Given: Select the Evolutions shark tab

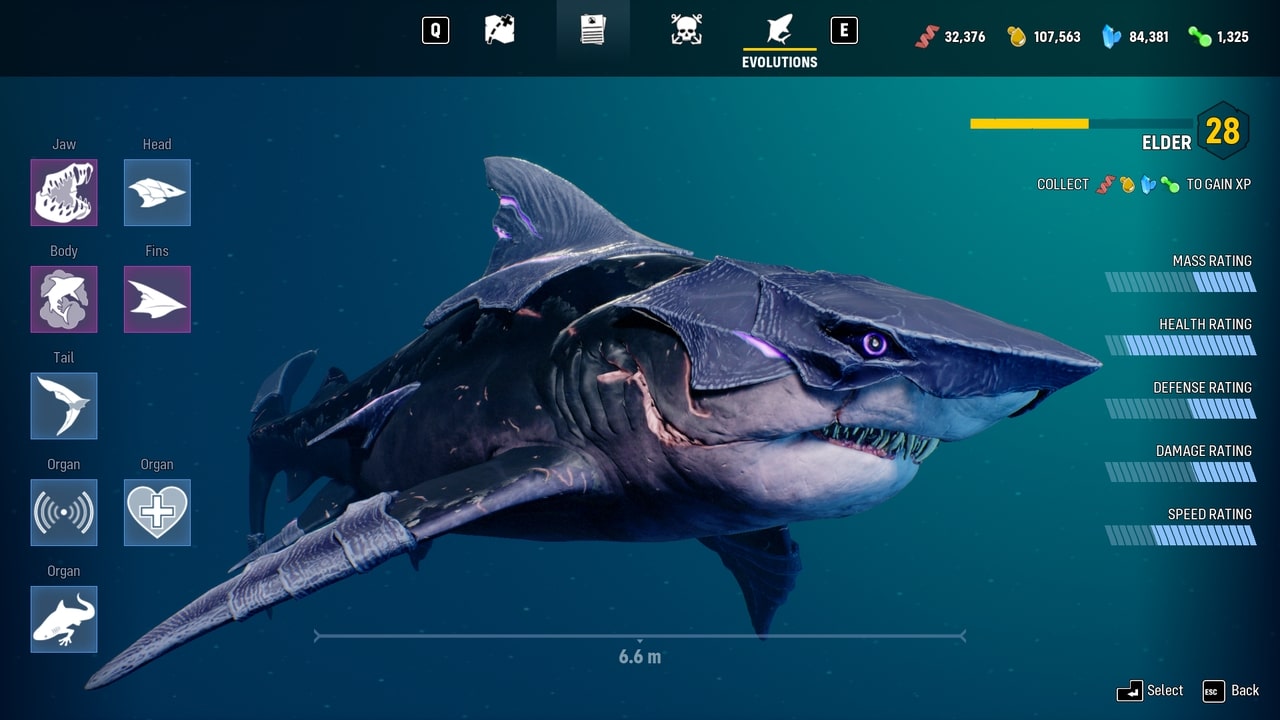Looking at the screenshot, I should (x=779, y=32).
